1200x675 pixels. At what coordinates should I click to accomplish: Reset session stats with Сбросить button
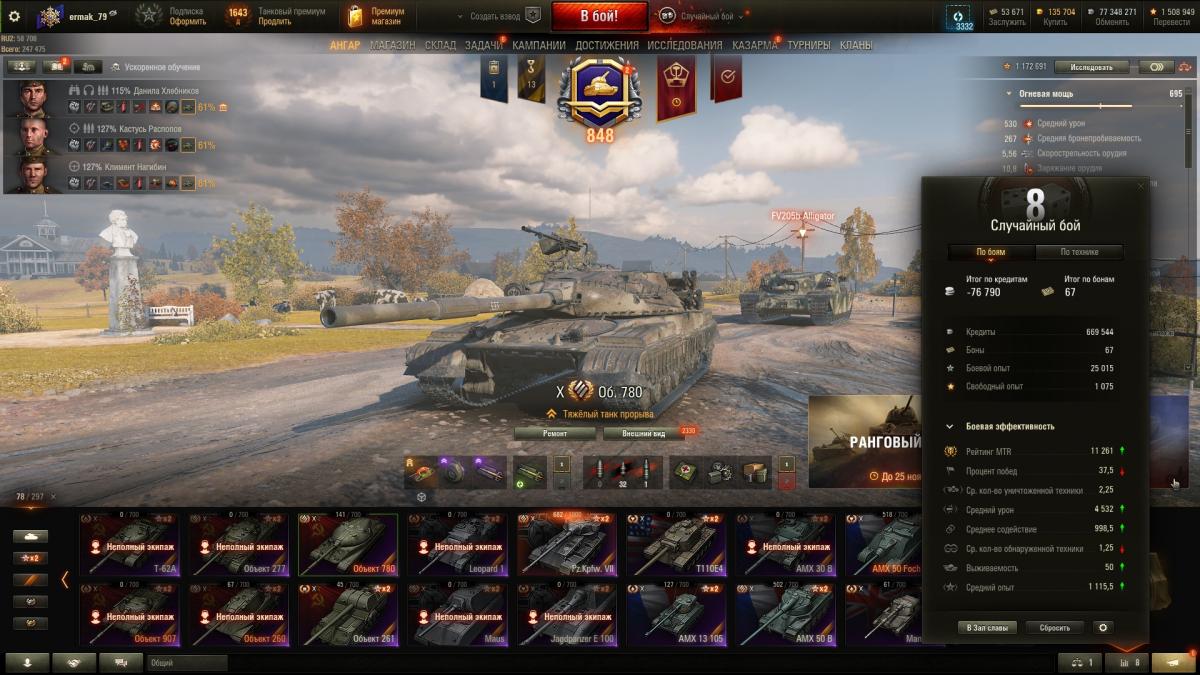tap(1054, 628)
